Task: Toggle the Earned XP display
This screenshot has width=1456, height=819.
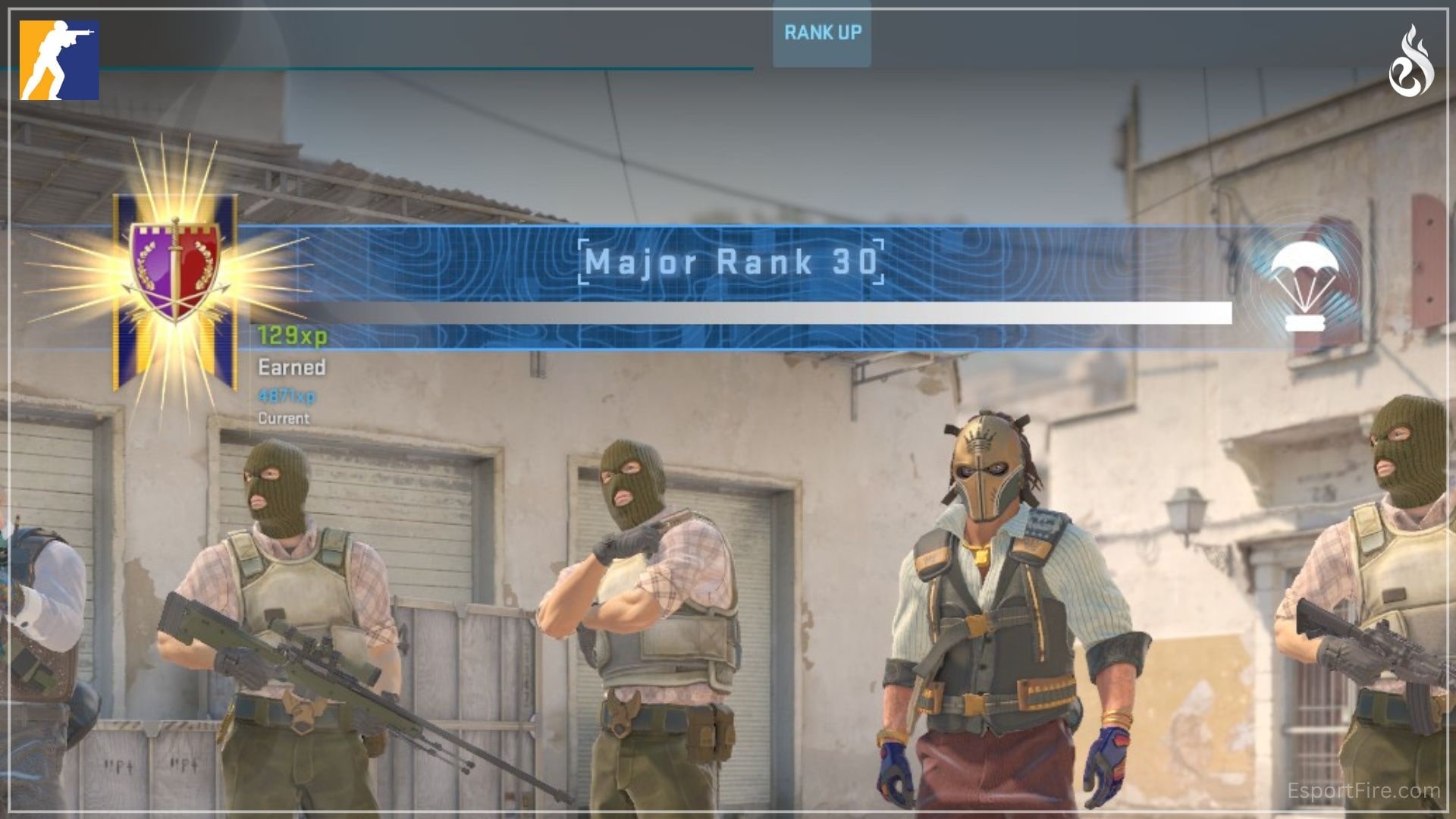Action: (291, 369)
